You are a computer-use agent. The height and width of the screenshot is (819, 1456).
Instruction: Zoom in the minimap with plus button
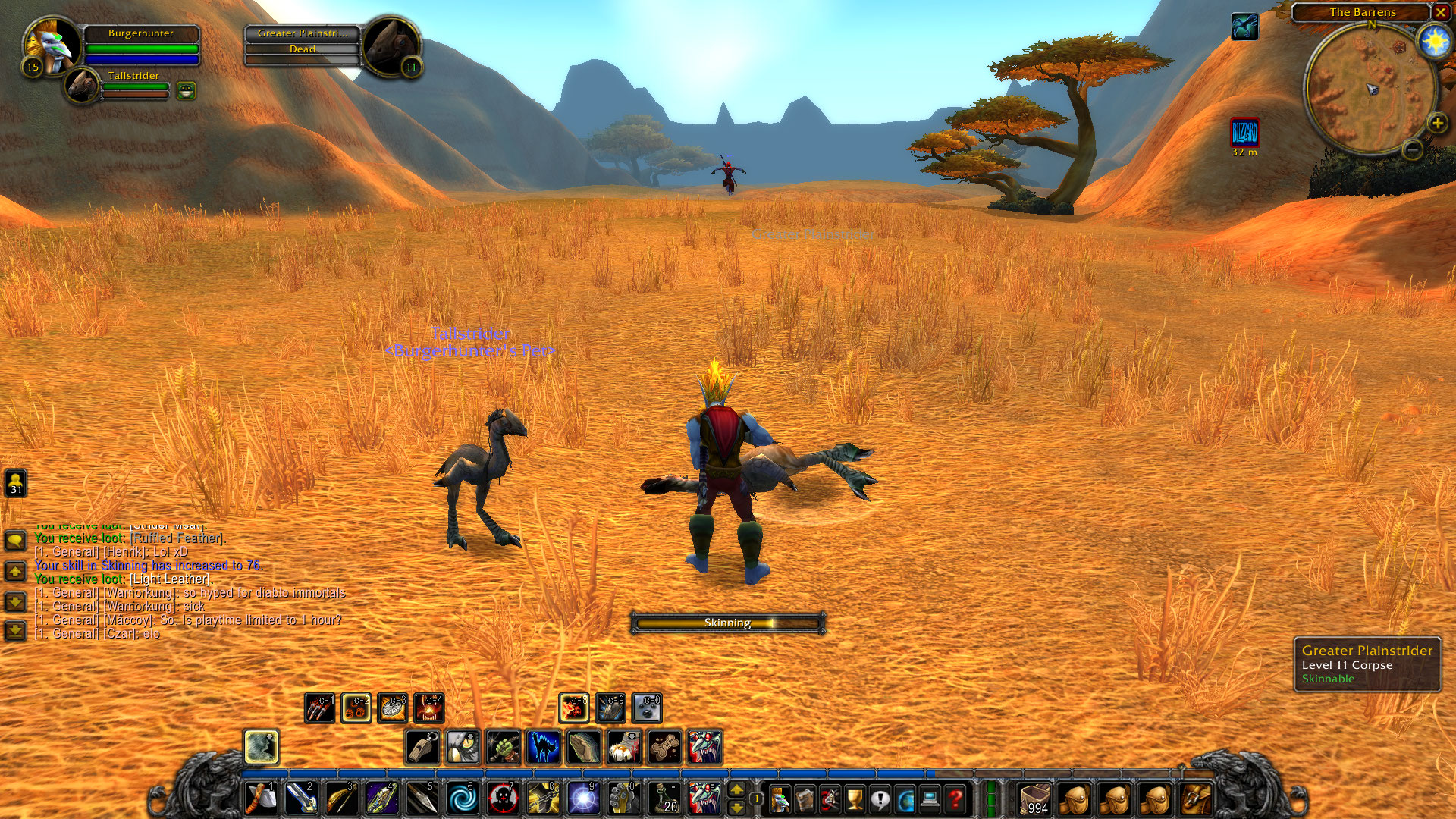coord(1436,124)
